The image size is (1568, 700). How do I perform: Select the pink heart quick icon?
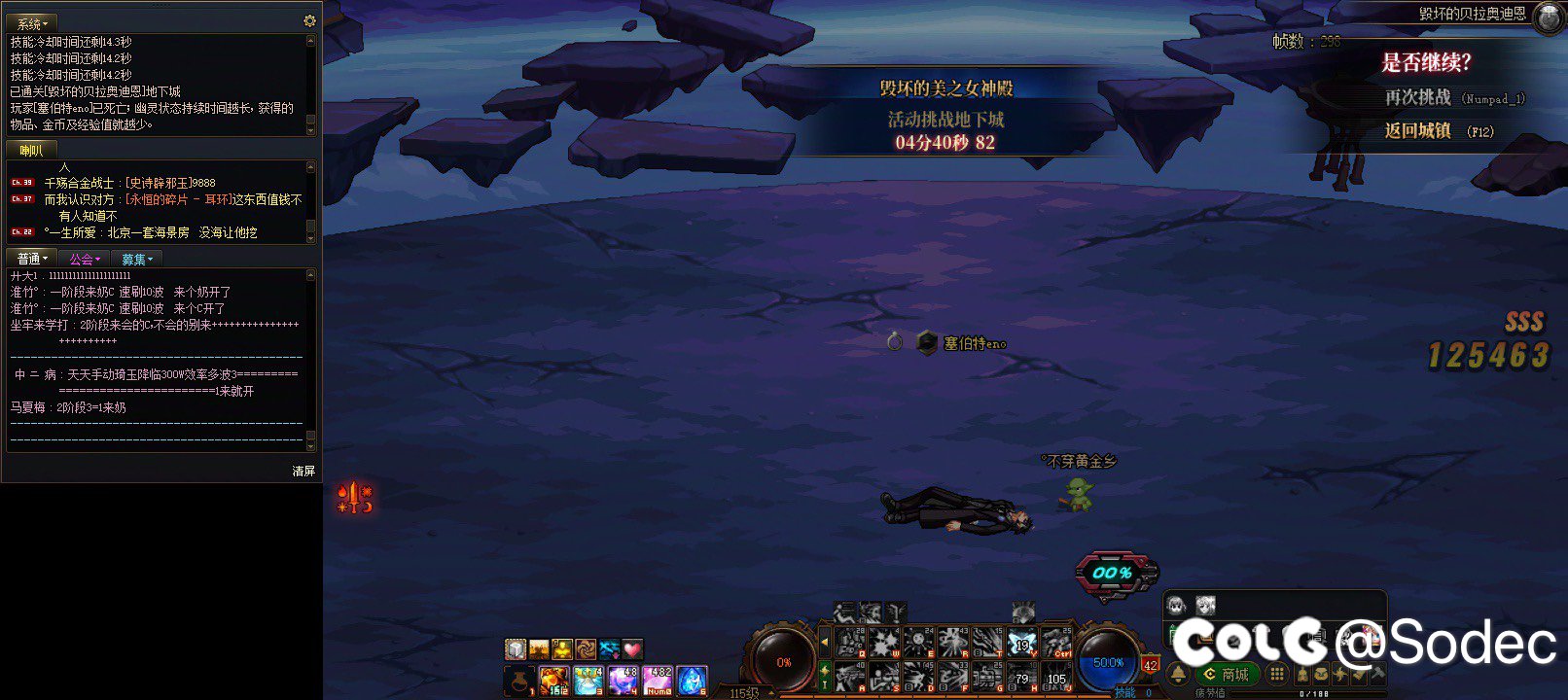click(632, 648)
